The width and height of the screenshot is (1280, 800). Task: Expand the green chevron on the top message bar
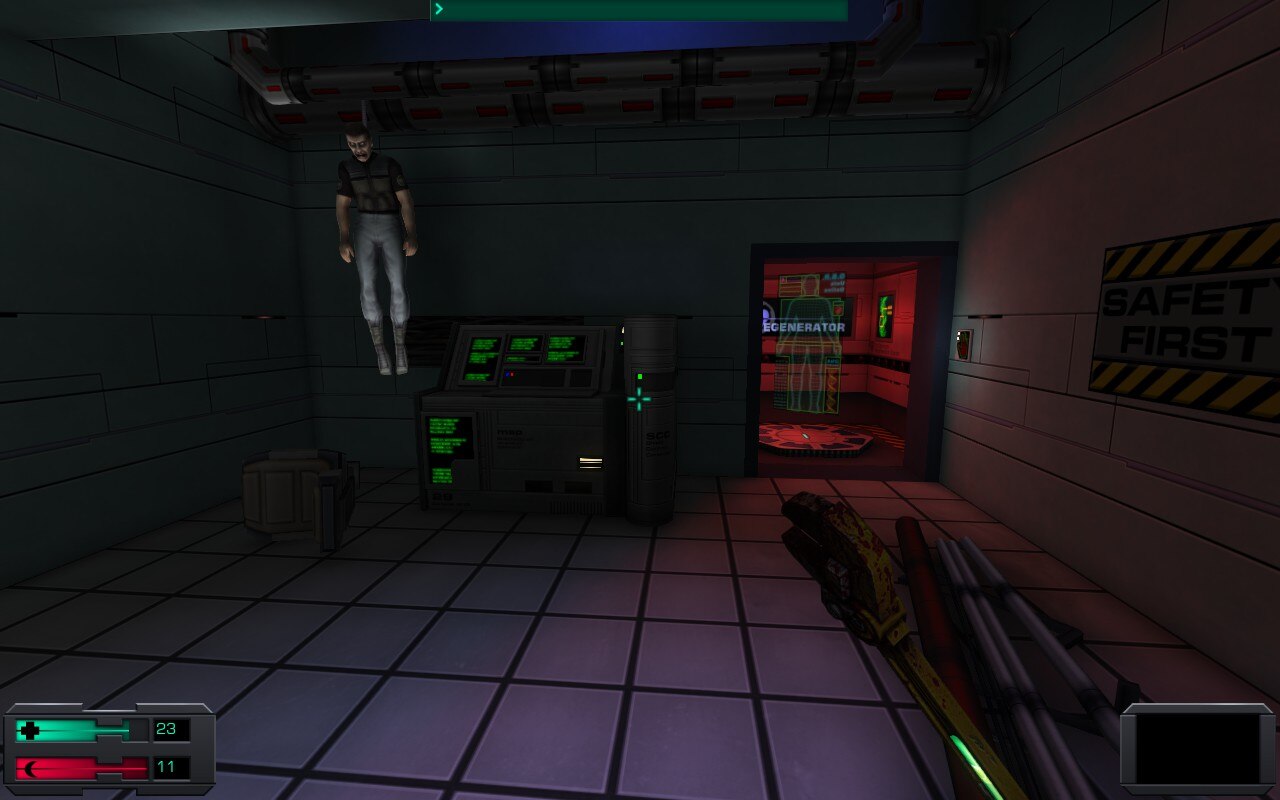pyautogui.click(x=438, y=8)
